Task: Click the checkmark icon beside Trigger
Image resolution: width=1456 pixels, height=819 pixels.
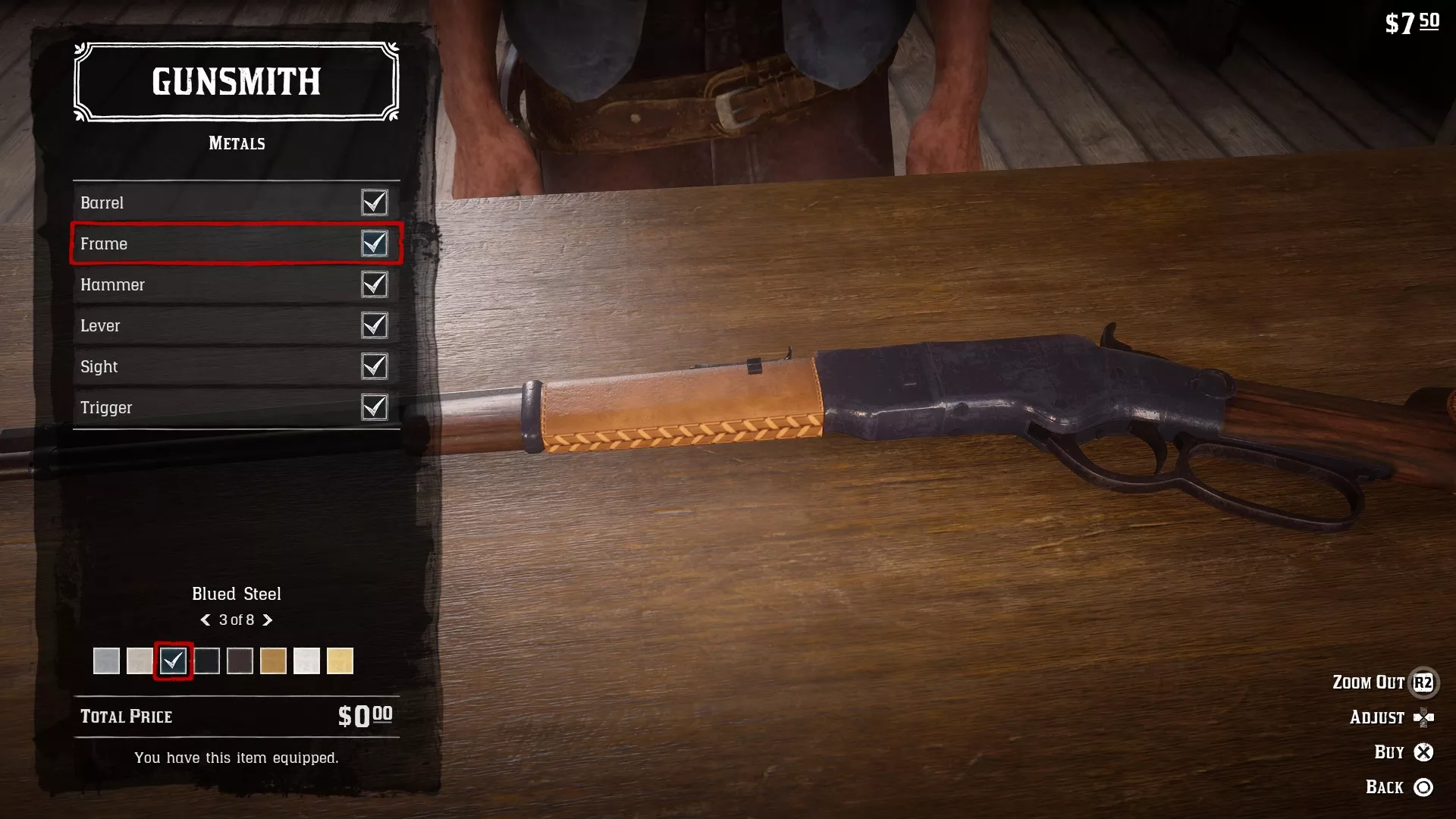Action: point(375,407)
